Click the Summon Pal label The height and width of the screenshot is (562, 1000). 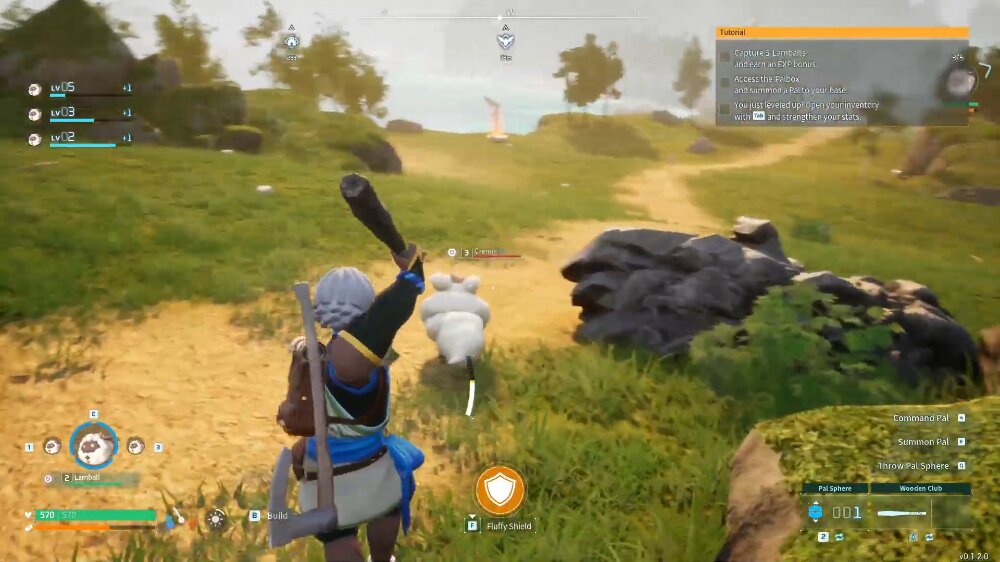click(923, 442)
